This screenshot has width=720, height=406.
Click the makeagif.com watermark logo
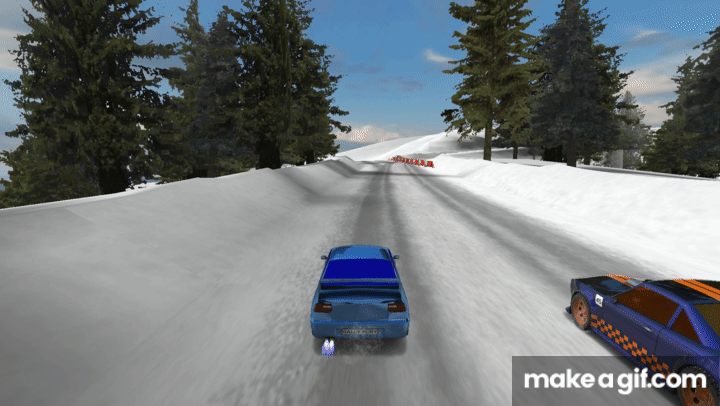615,380
